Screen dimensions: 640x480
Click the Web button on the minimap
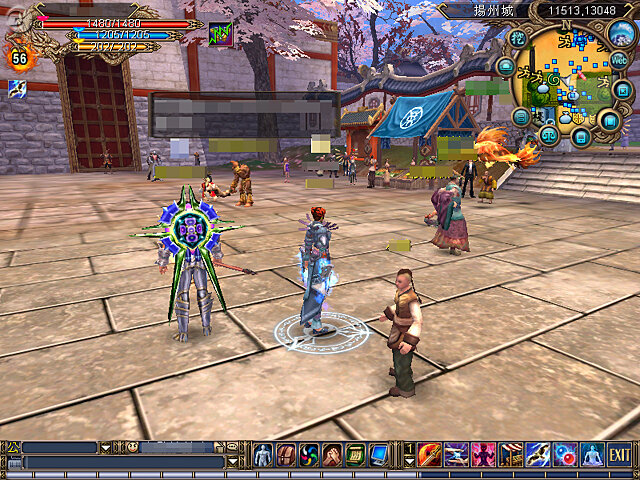tap(619, 60)
